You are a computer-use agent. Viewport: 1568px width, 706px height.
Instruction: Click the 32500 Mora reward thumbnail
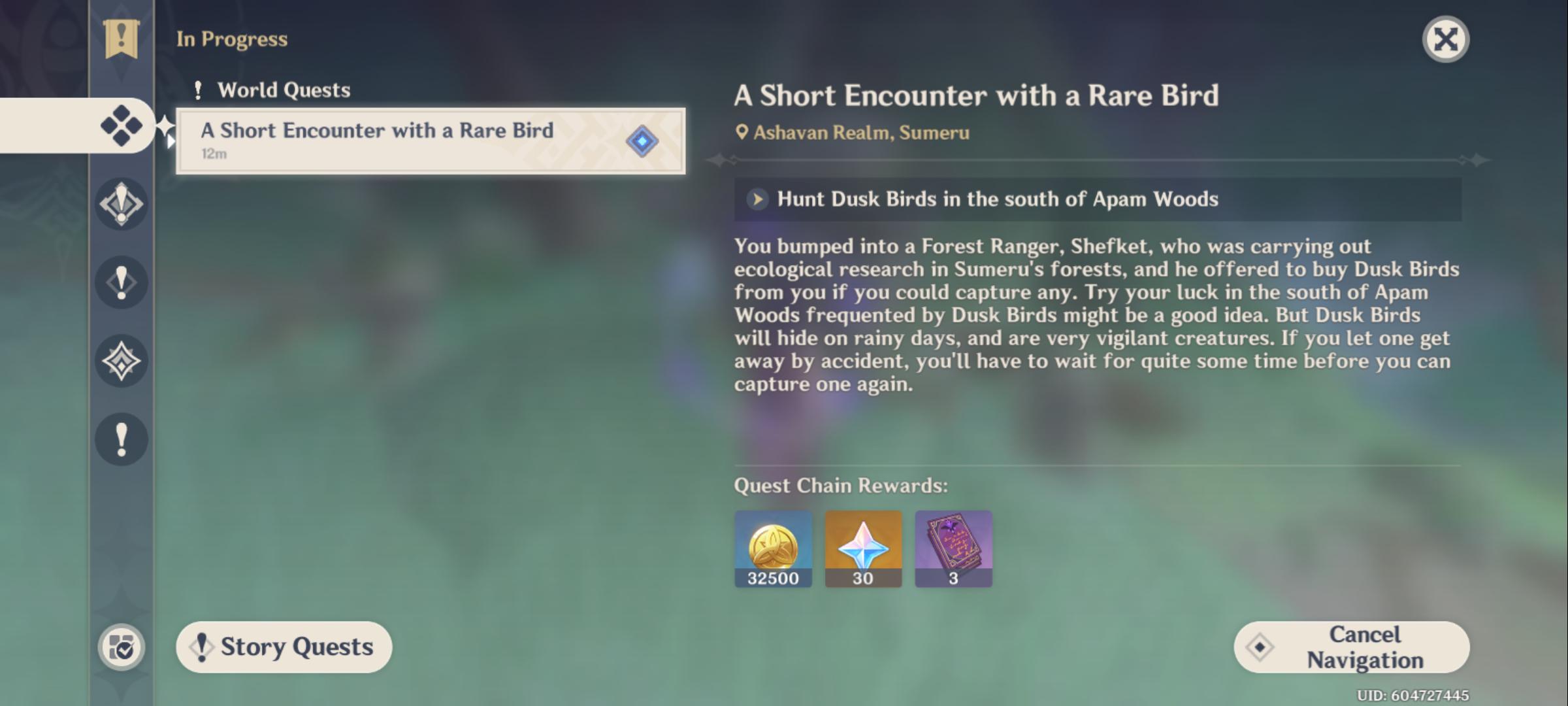[x=773, y=550]
